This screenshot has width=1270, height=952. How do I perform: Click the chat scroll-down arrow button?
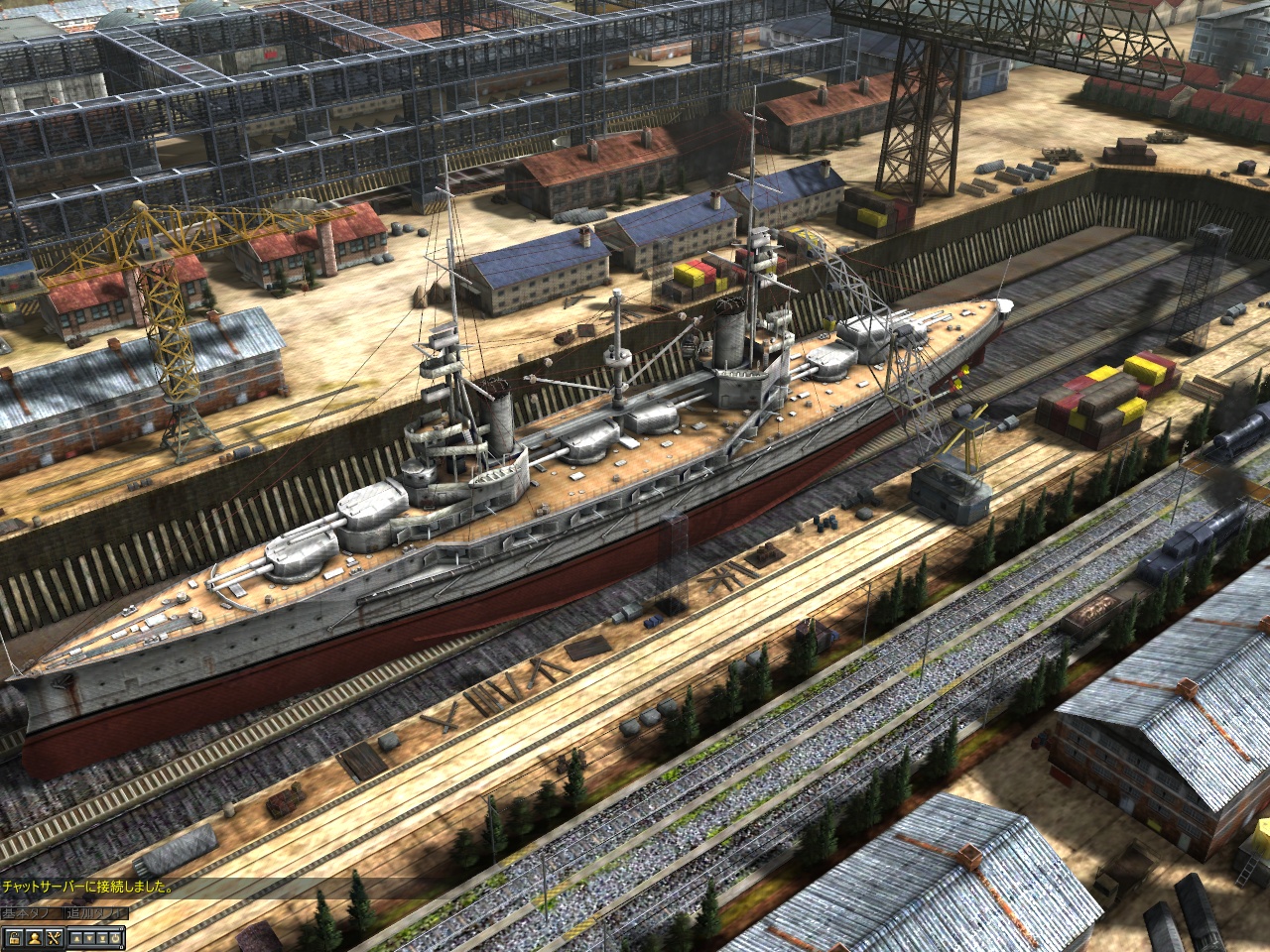89,938
